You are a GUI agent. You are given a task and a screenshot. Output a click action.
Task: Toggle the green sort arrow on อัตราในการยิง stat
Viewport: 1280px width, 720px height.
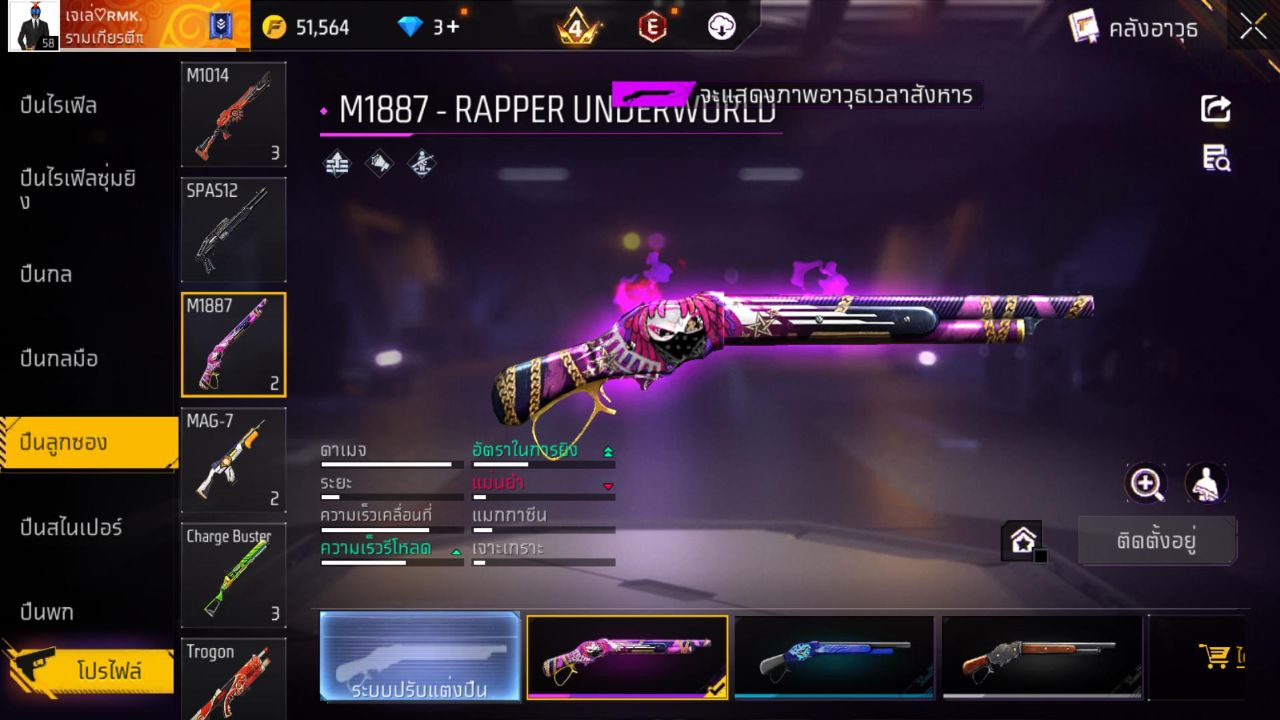coord(608,450)
